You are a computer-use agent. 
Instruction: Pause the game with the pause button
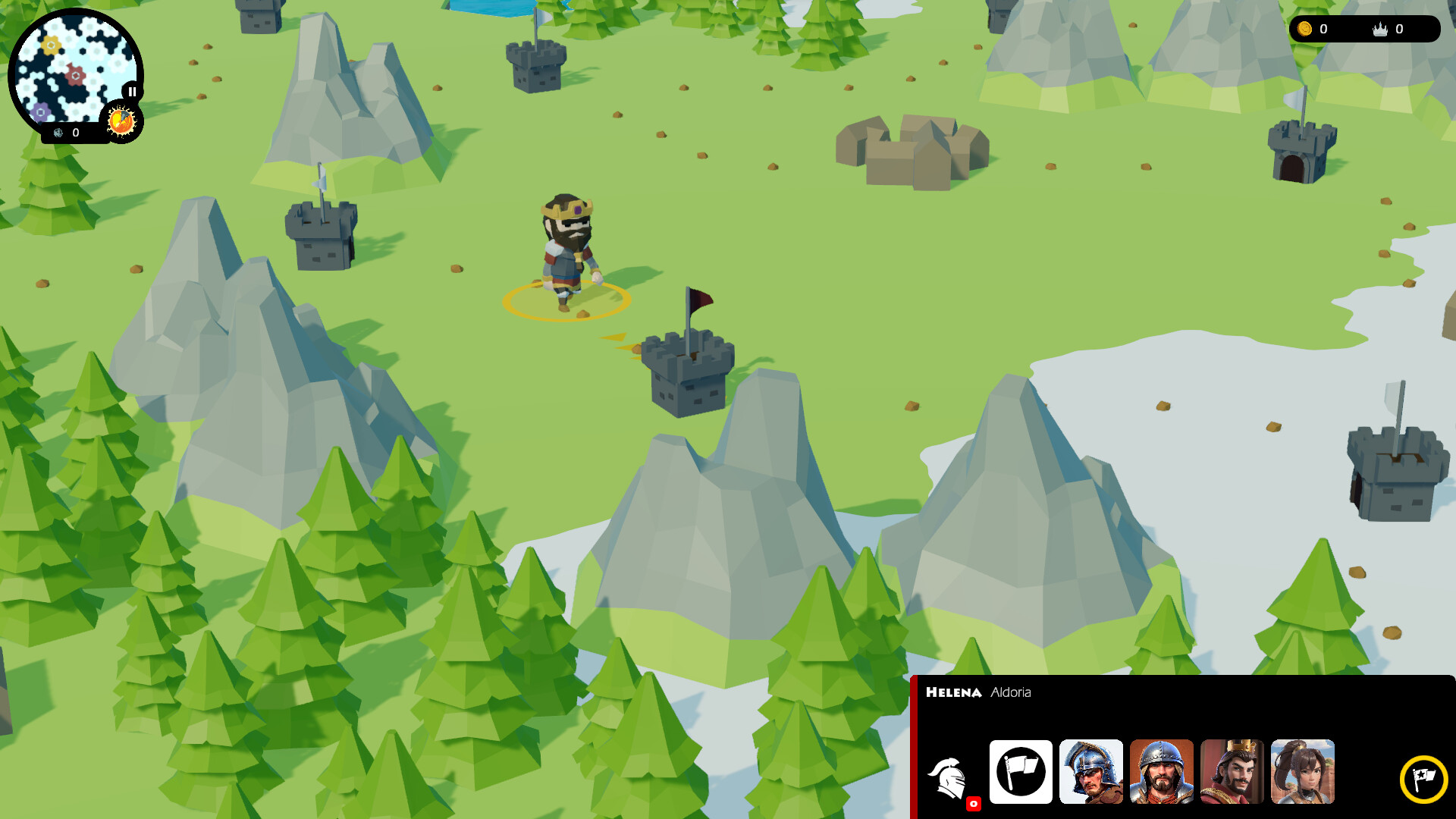(x=132, y=91)
